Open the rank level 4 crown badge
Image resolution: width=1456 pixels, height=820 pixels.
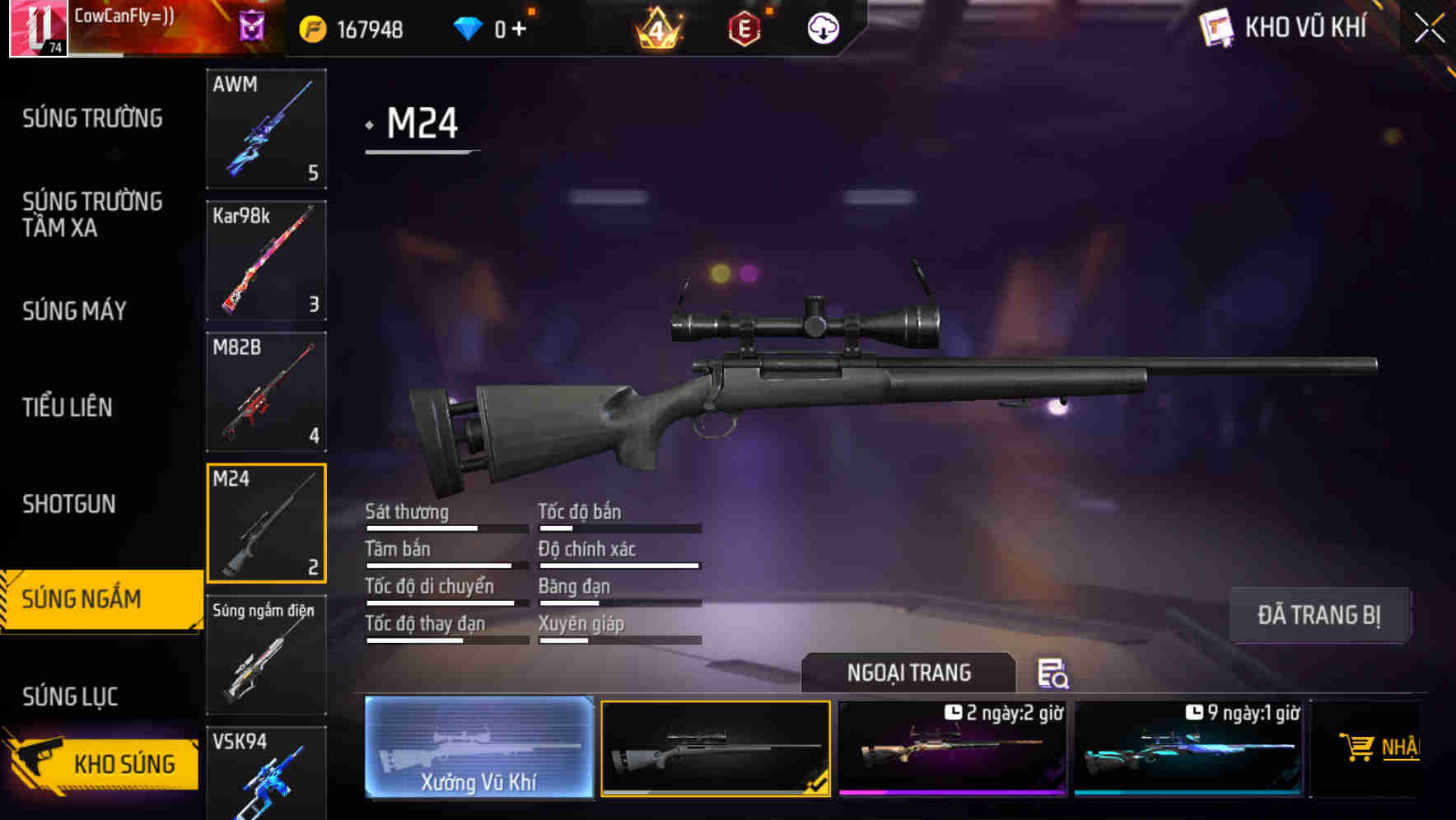[657, 27]
